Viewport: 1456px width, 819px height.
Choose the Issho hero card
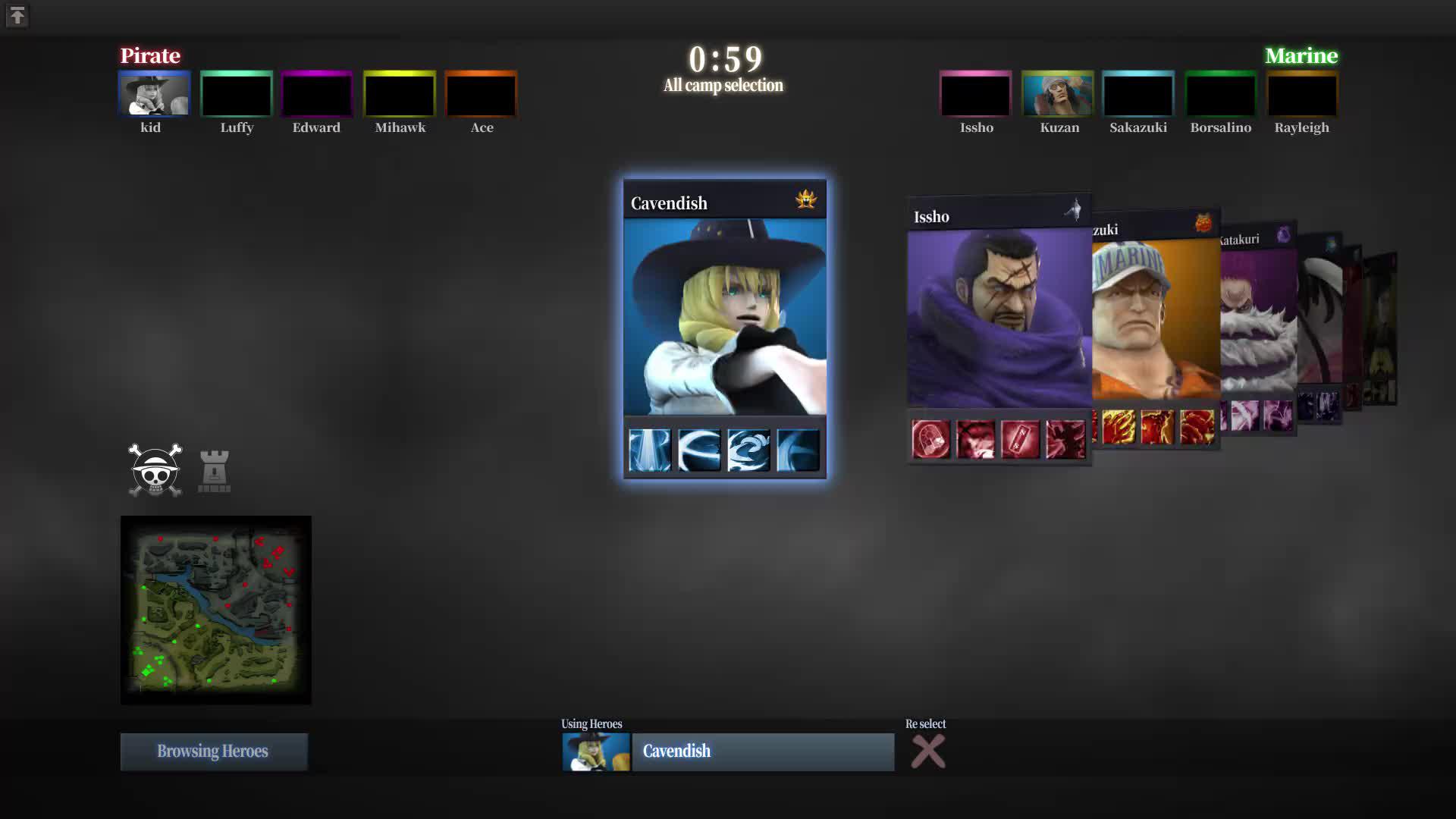click(x=998, y=318)
